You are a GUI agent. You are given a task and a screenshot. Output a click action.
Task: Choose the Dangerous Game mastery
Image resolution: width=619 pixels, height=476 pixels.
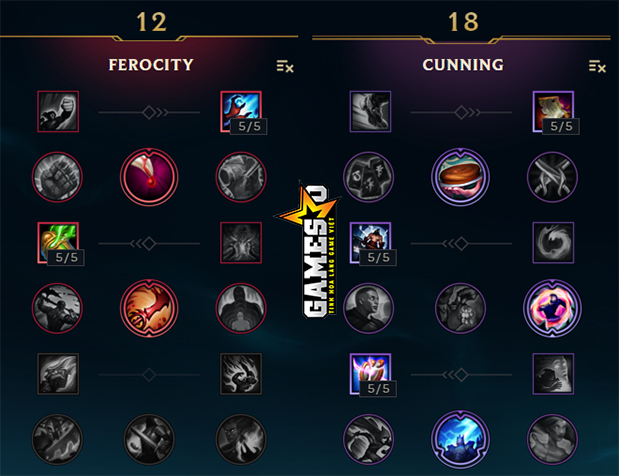[x=552, y=308]
